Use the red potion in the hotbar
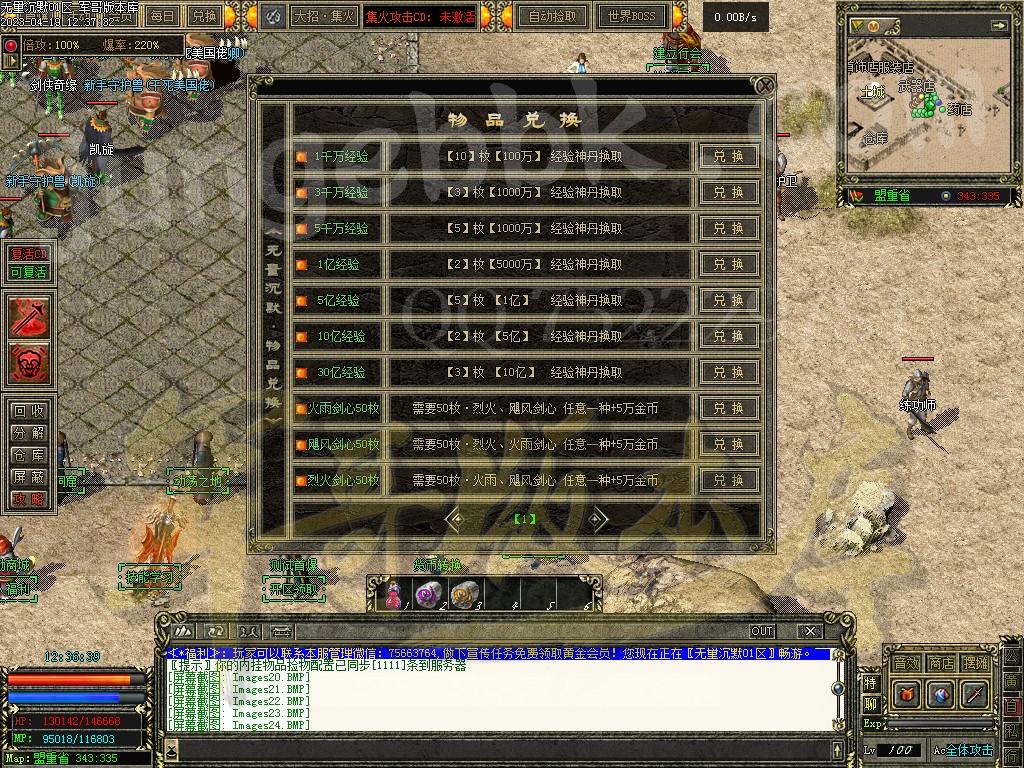 tap(394, 594)
